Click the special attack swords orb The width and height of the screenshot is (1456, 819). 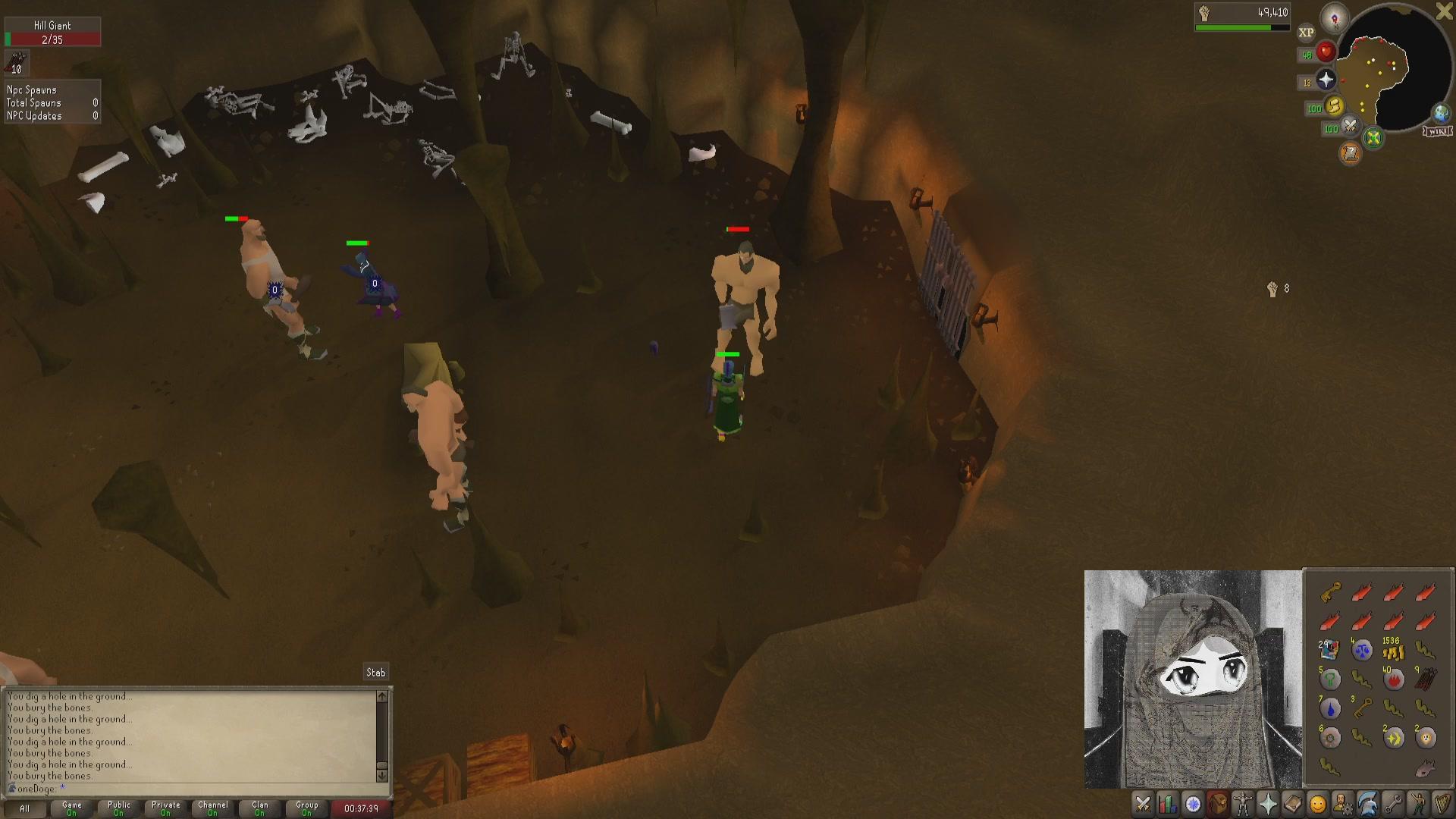point(1350,127)
